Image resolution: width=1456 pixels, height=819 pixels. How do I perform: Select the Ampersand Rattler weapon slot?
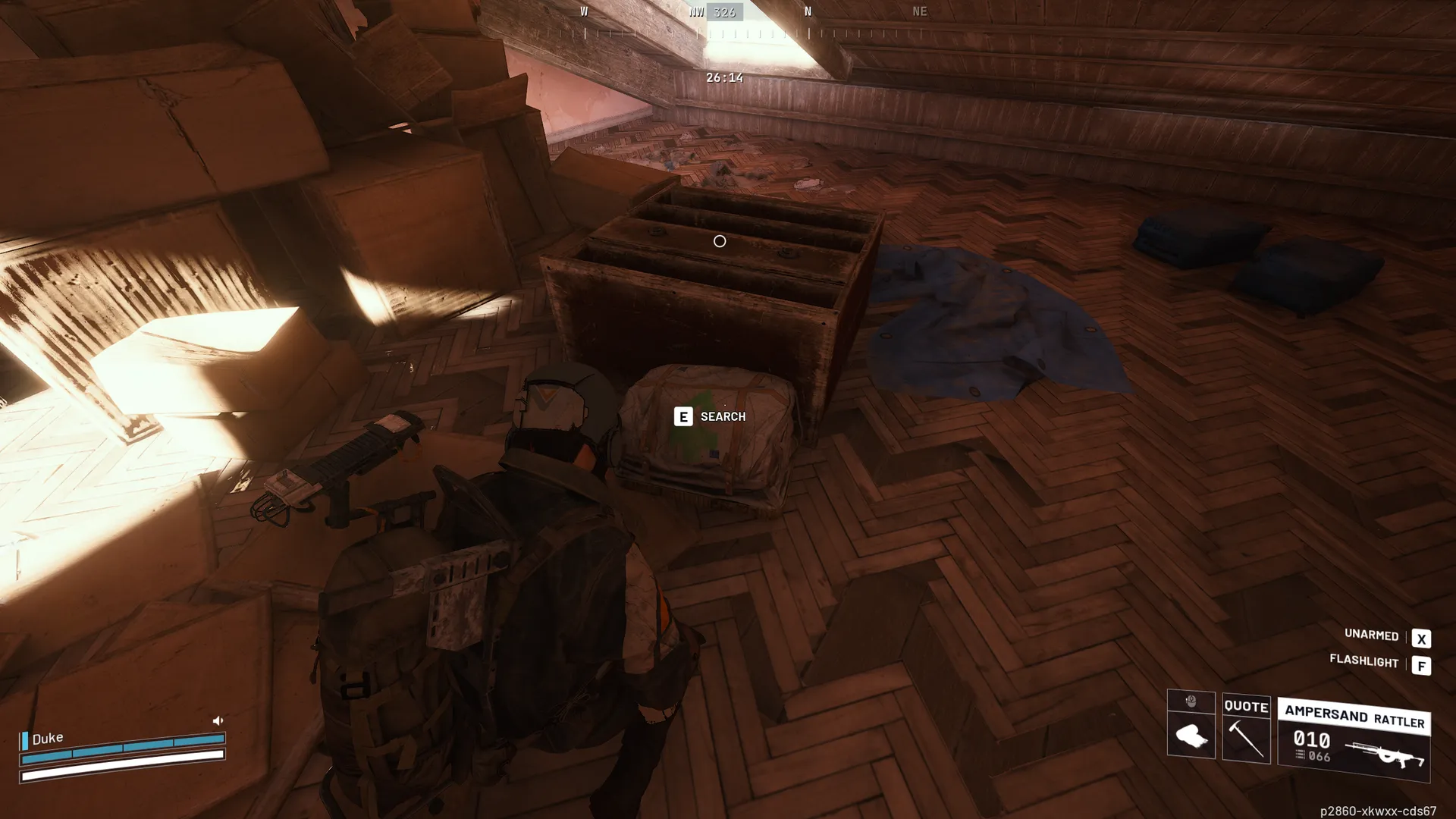tap(1354, 741)
